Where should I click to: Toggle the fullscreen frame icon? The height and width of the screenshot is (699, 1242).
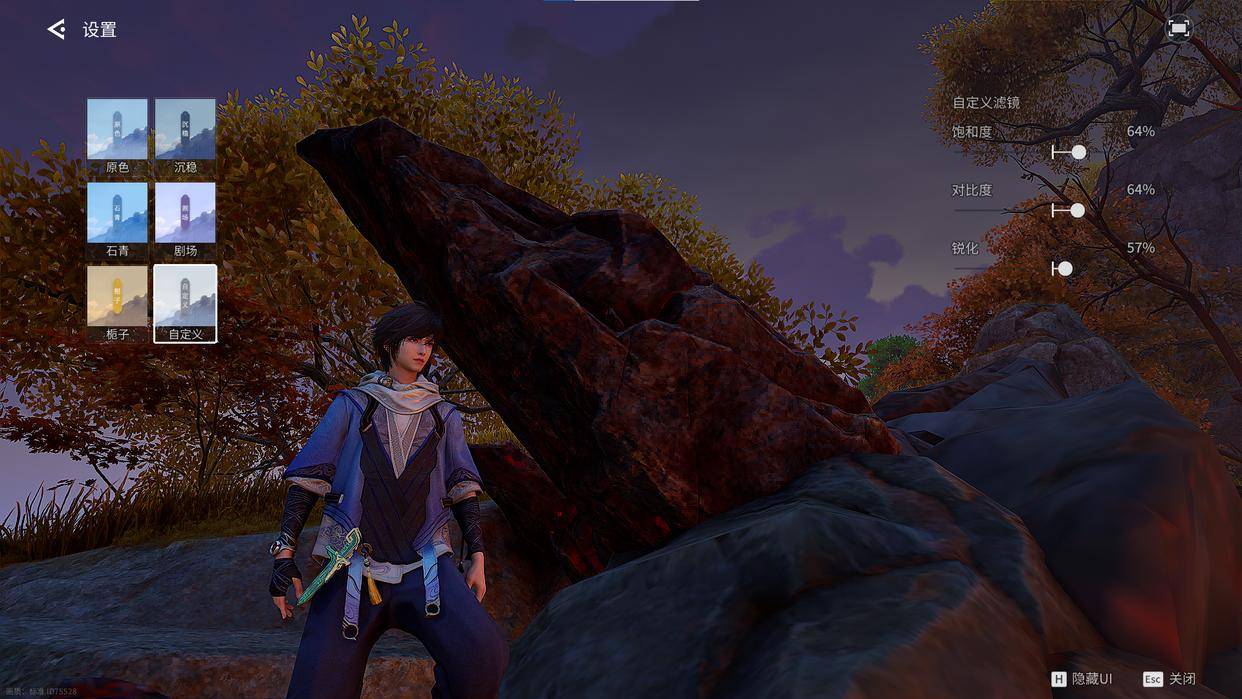[1178, 29]
